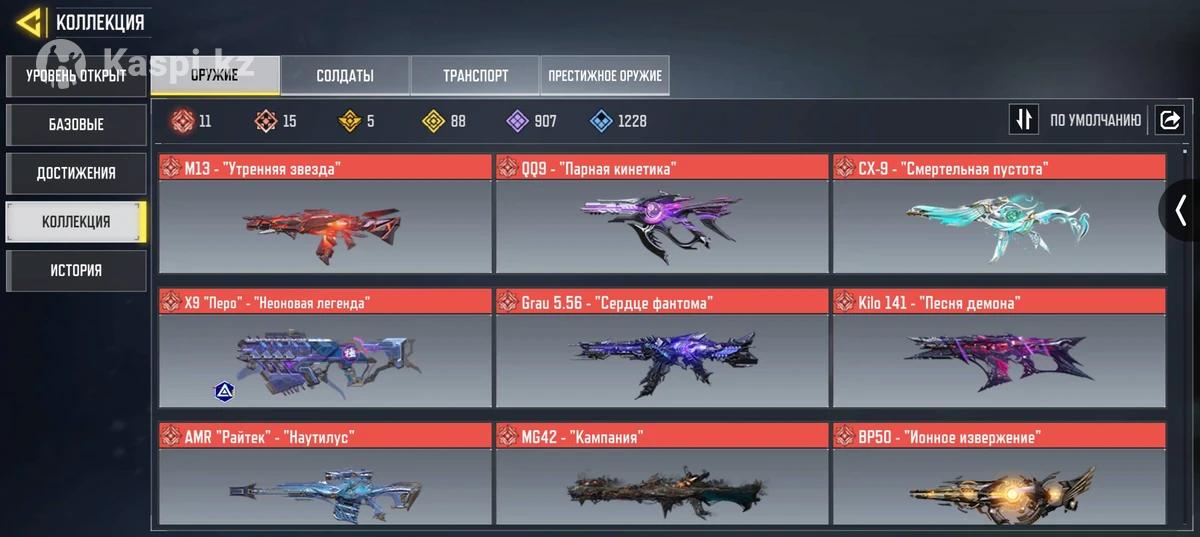Show the Престижное оружие tab
Viewport: 1200px width, 537px height.
point(605,75)
